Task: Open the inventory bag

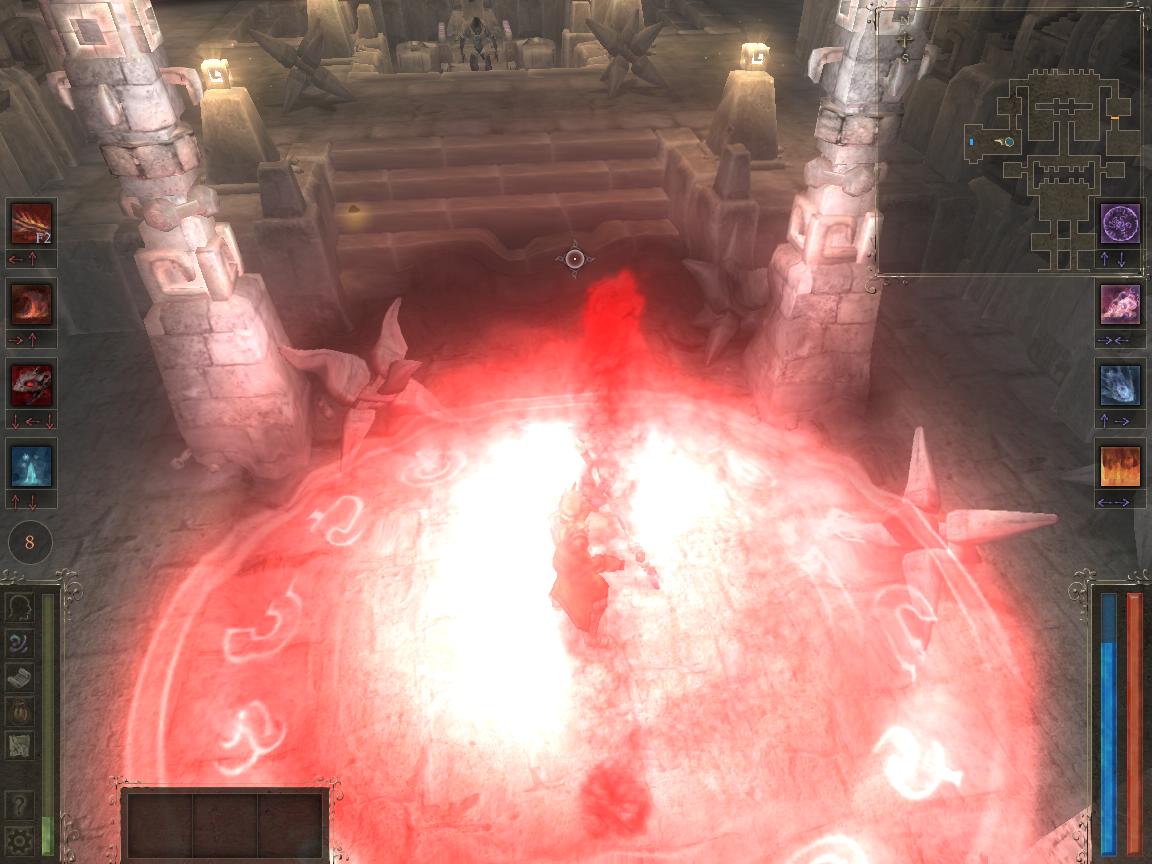Action: tap(18, 711)
